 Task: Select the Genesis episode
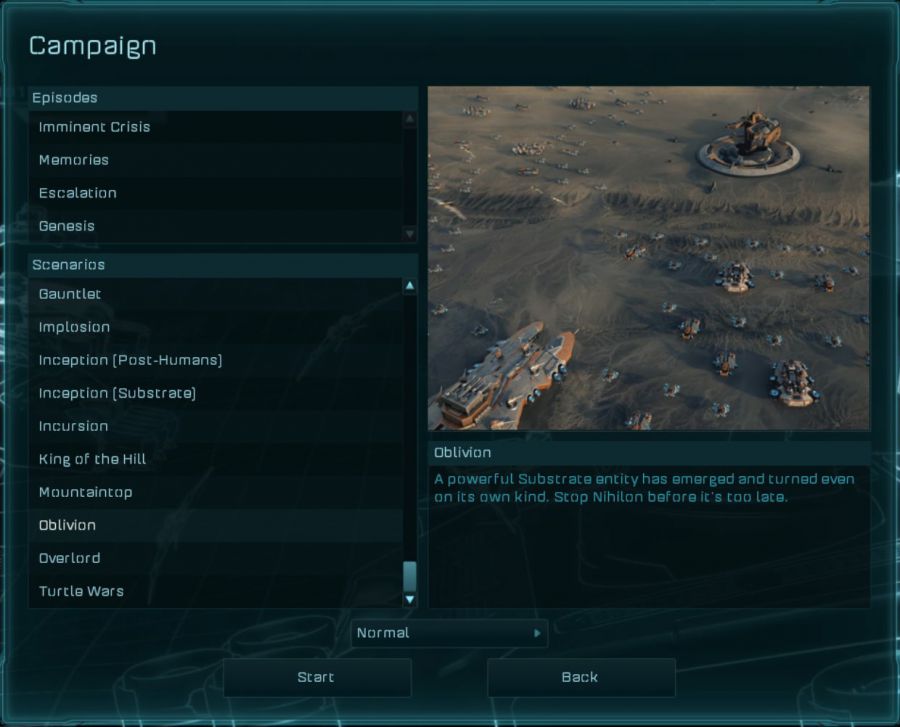click(67, 226)
